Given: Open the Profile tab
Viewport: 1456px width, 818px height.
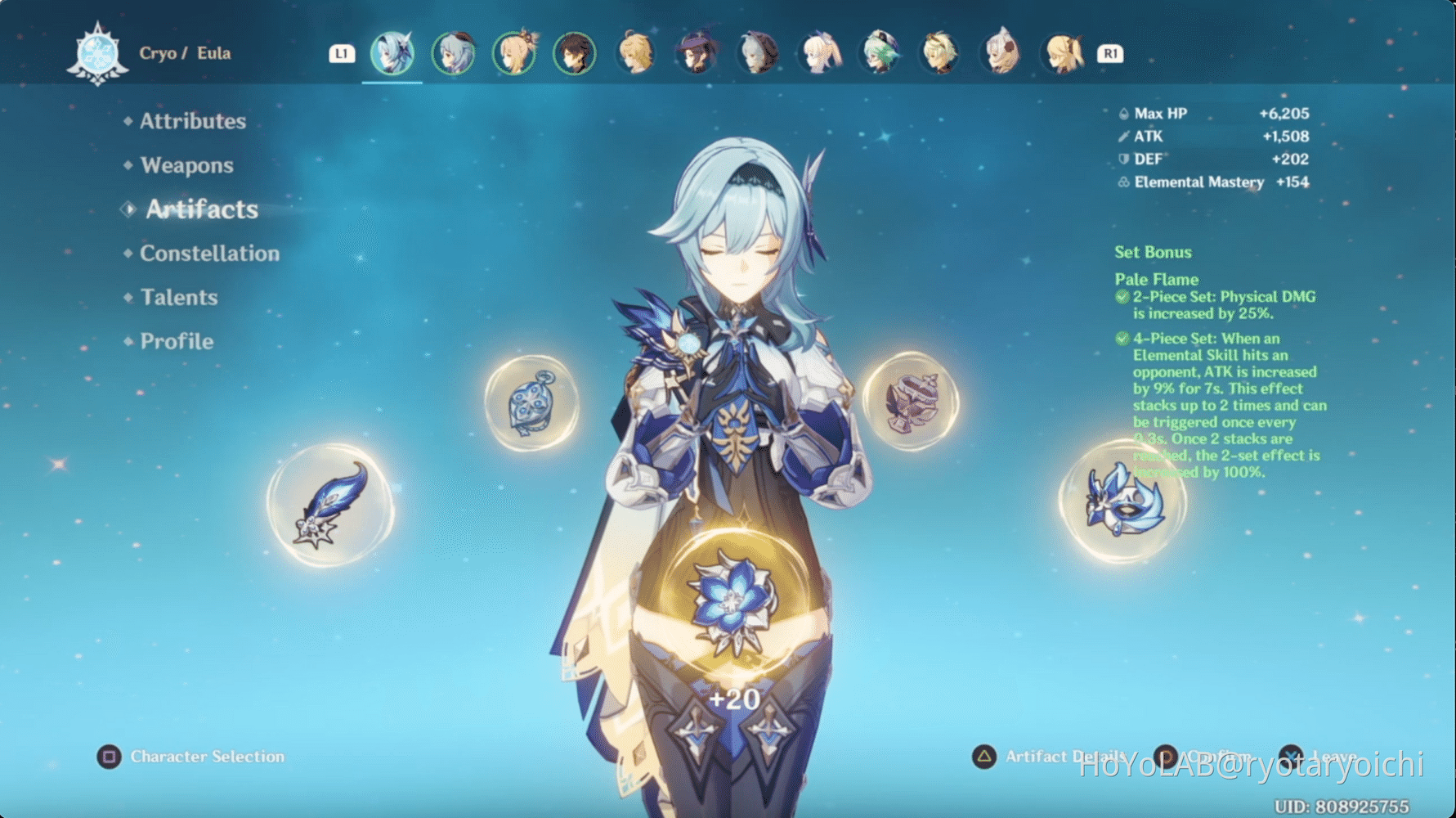Looking at the screenshot, I should [175, 342].
